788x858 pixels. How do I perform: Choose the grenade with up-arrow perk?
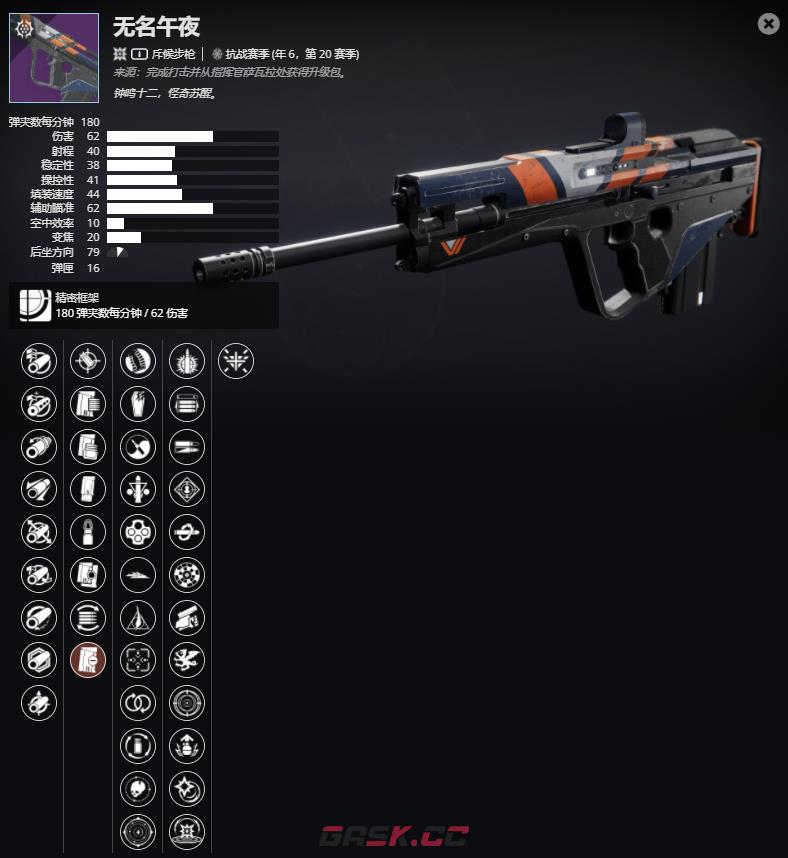(x=187, y=745)
